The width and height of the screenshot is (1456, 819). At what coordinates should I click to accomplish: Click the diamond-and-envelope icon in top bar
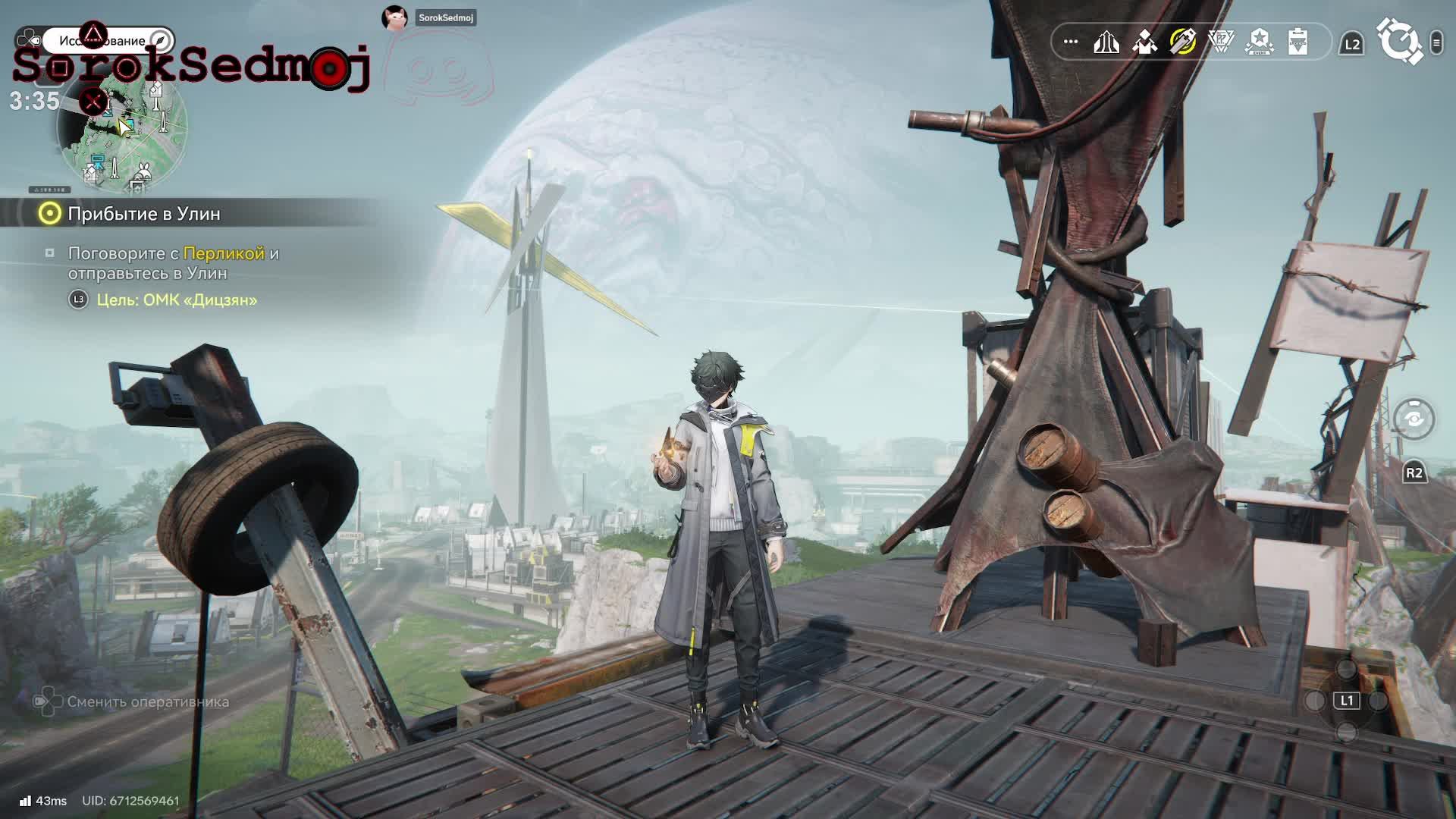coord(1144,42)
